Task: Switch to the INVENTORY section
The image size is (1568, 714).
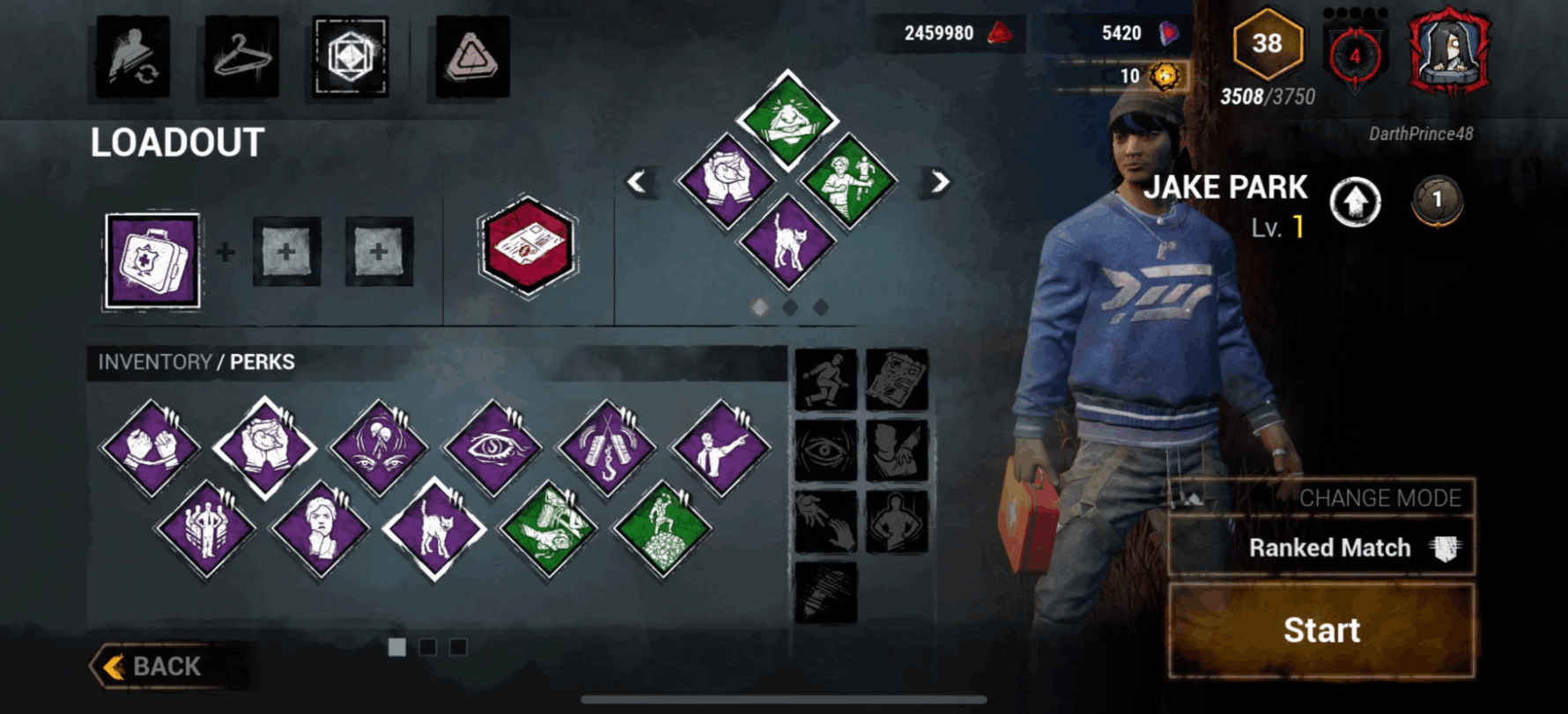Action: [x=155, y=362]
